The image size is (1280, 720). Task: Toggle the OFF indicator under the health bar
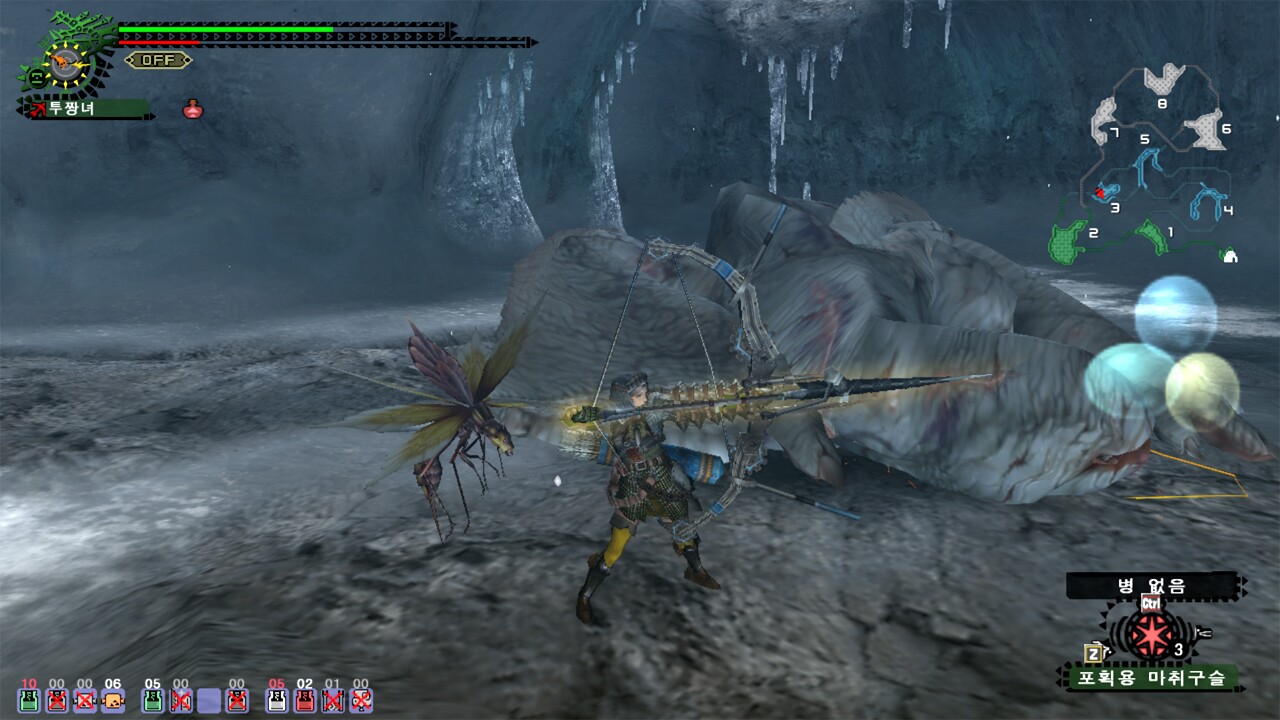click(x=158, y=60)
